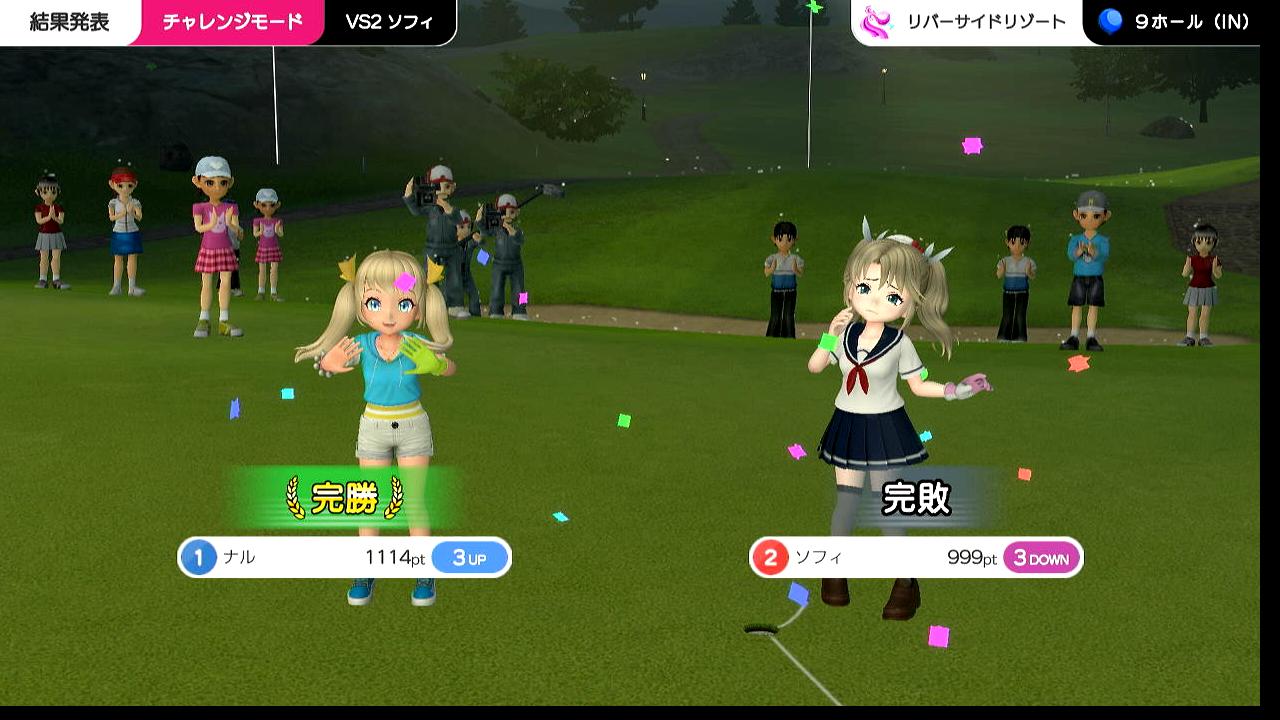Image resolution: width=1280 pixels, height=720 pixels.
Task: Click the 結果発表 header label
Action: click(69, 22)
